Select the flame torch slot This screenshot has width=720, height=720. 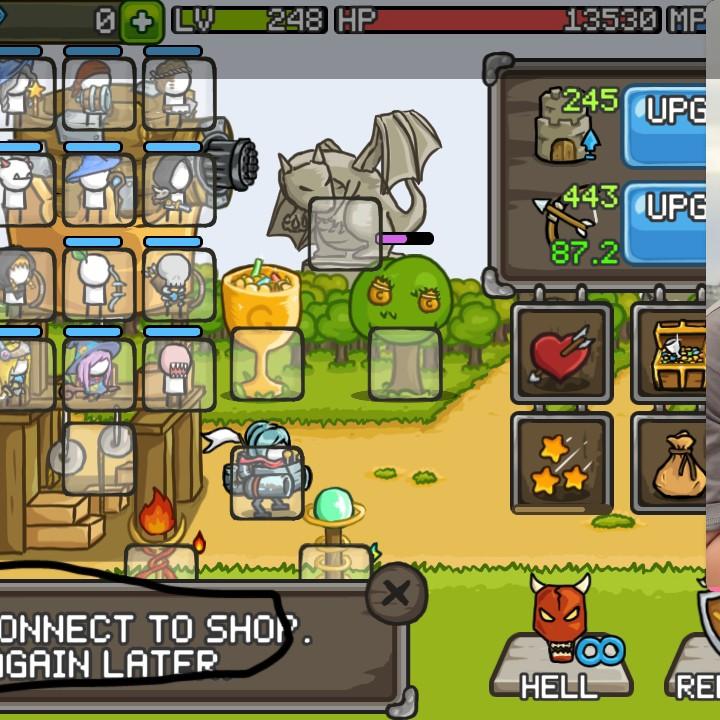[160, 561]
